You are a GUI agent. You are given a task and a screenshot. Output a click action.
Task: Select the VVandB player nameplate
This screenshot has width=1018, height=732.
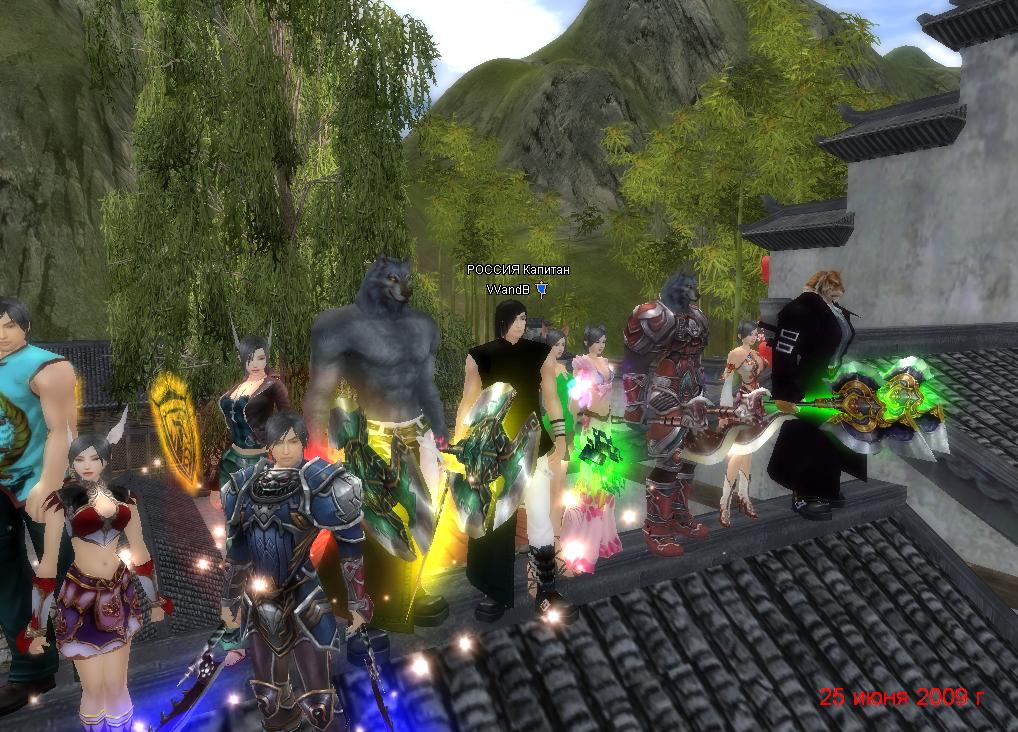tap(508, 289)
